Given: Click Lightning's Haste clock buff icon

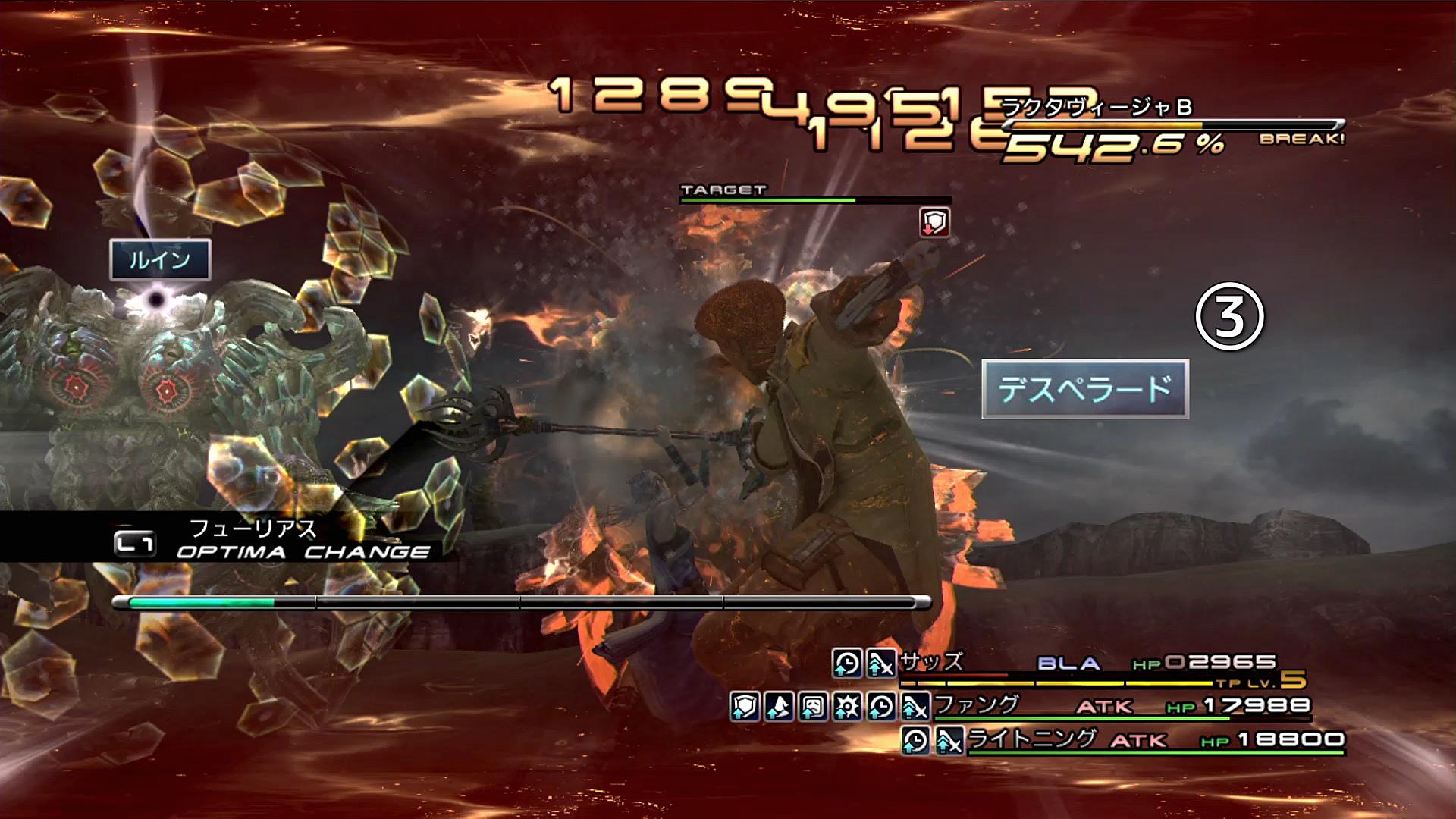Looking at the screenshot, I should 916,740.
